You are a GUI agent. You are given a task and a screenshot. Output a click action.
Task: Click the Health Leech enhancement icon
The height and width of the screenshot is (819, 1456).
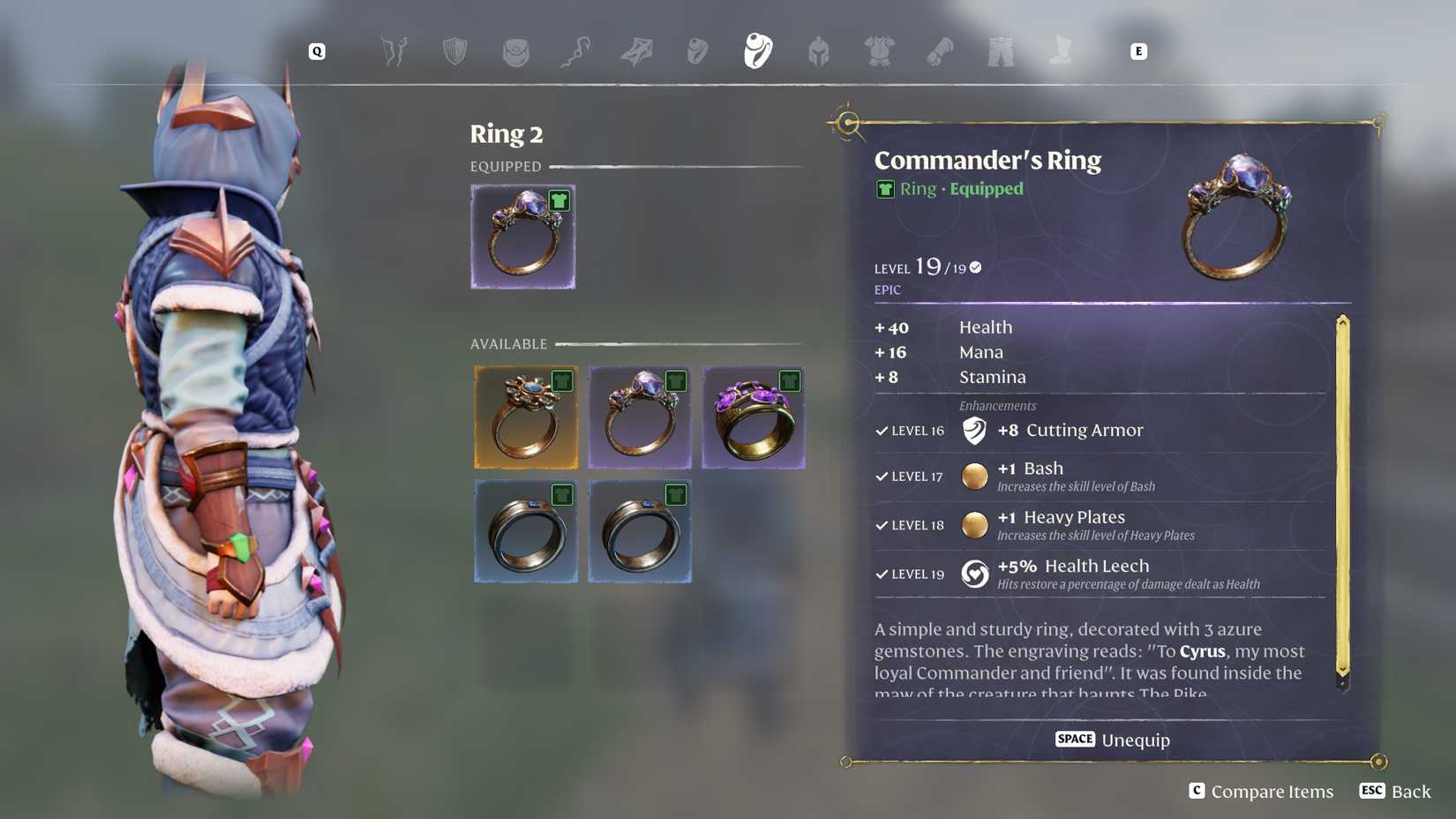tap(974, 573)
